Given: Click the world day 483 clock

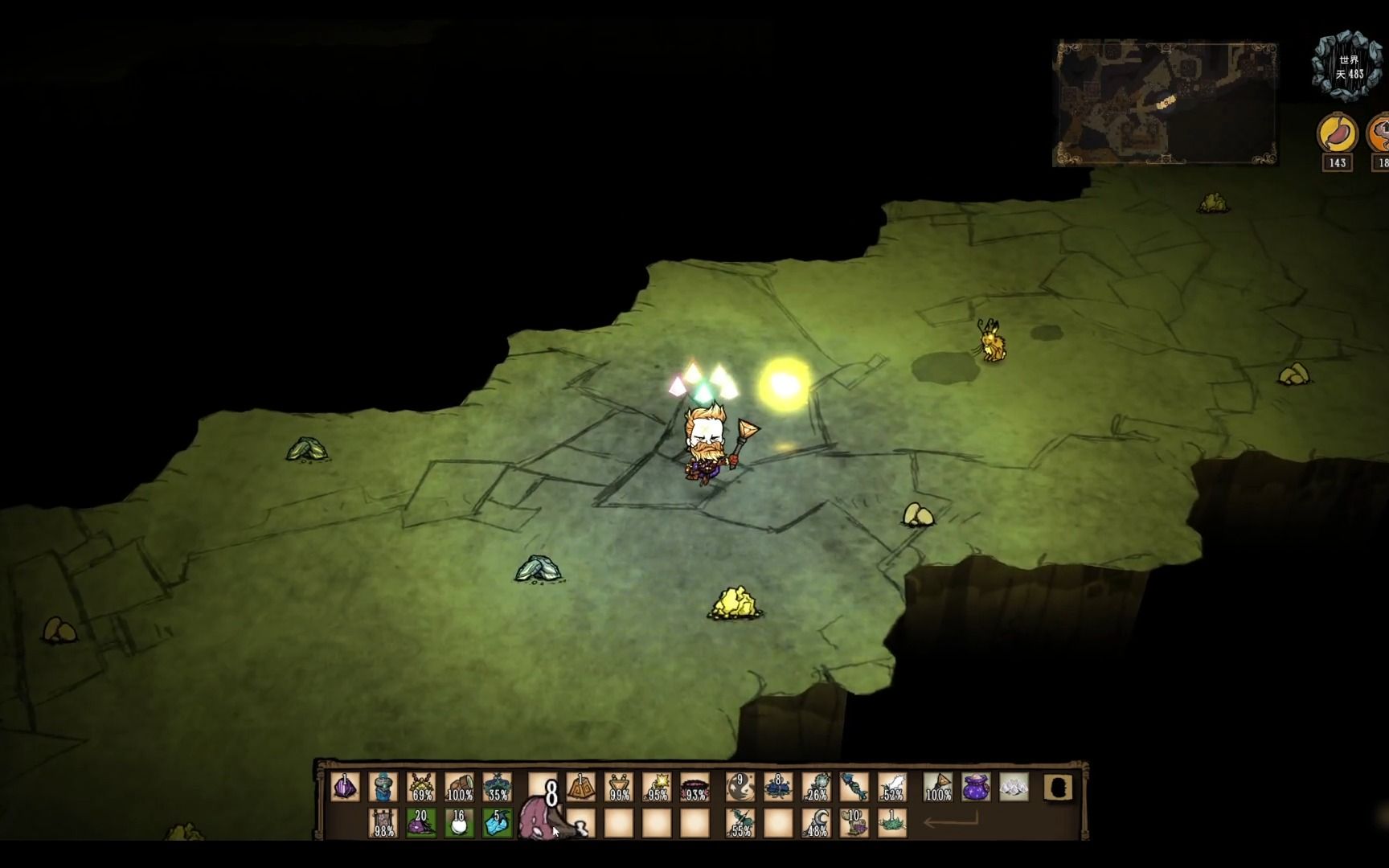Looking at the screenshot, I should 1348,66.
